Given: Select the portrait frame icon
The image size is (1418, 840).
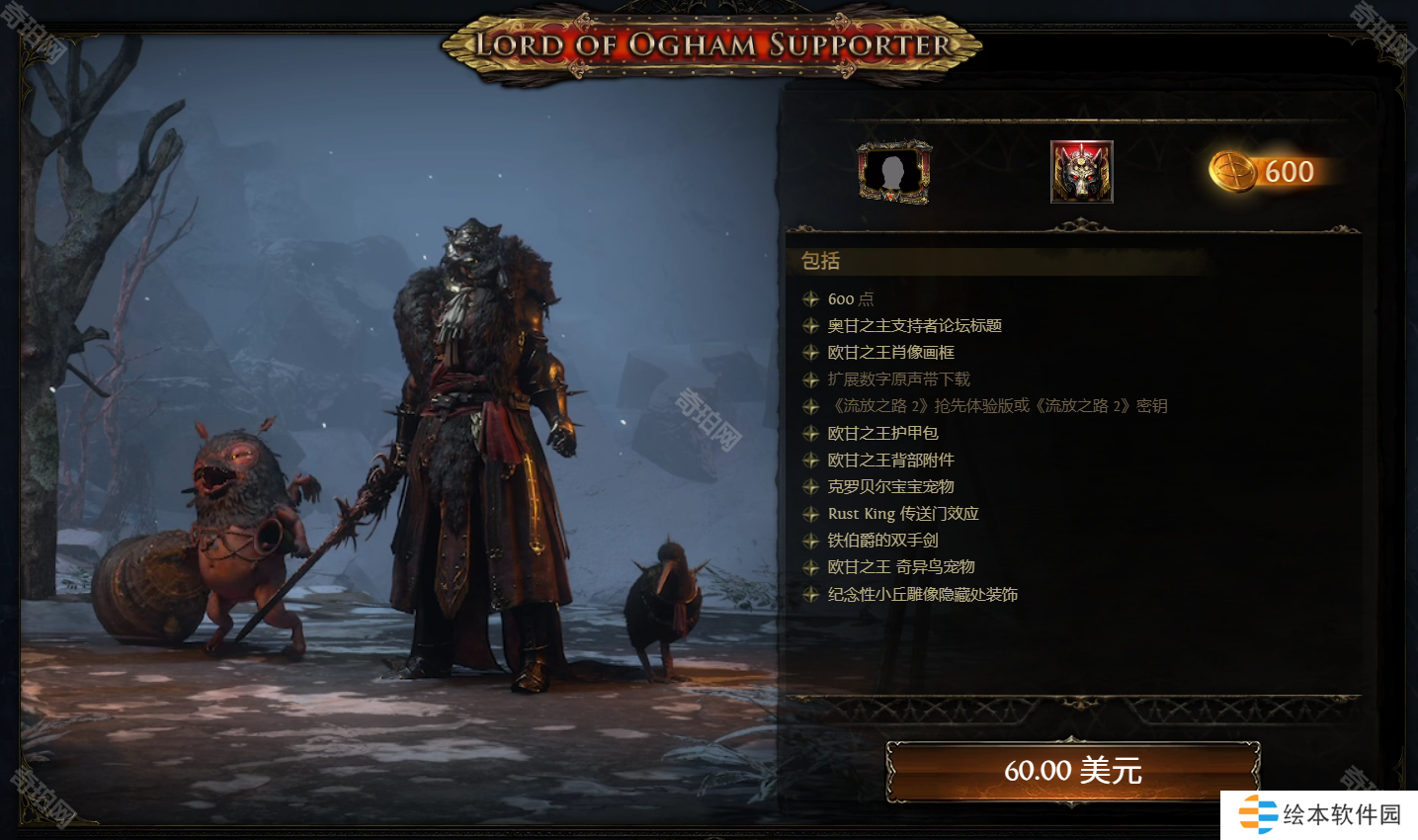Looking at the screenshot, I should tap(893, 172).
